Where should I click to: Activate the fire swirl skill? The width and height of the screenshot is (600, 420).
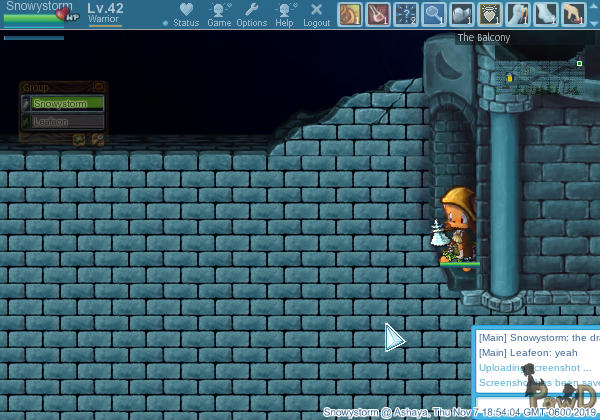click(x=350, y=14)
